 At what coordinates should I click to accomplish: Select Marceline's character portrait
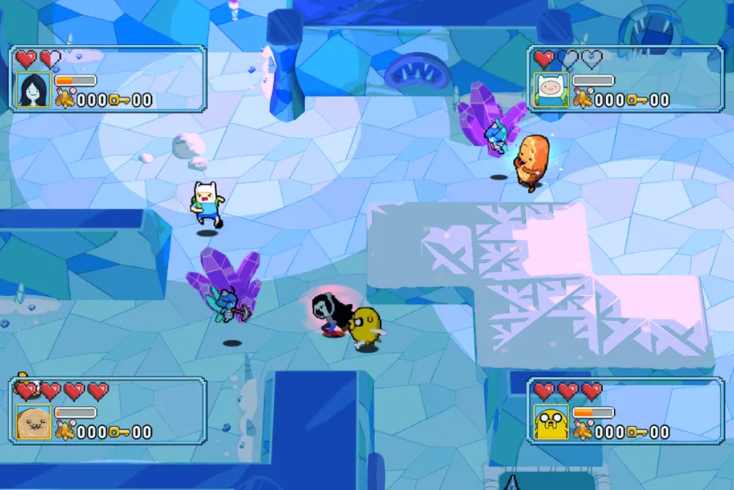click(x=33, y=89)
